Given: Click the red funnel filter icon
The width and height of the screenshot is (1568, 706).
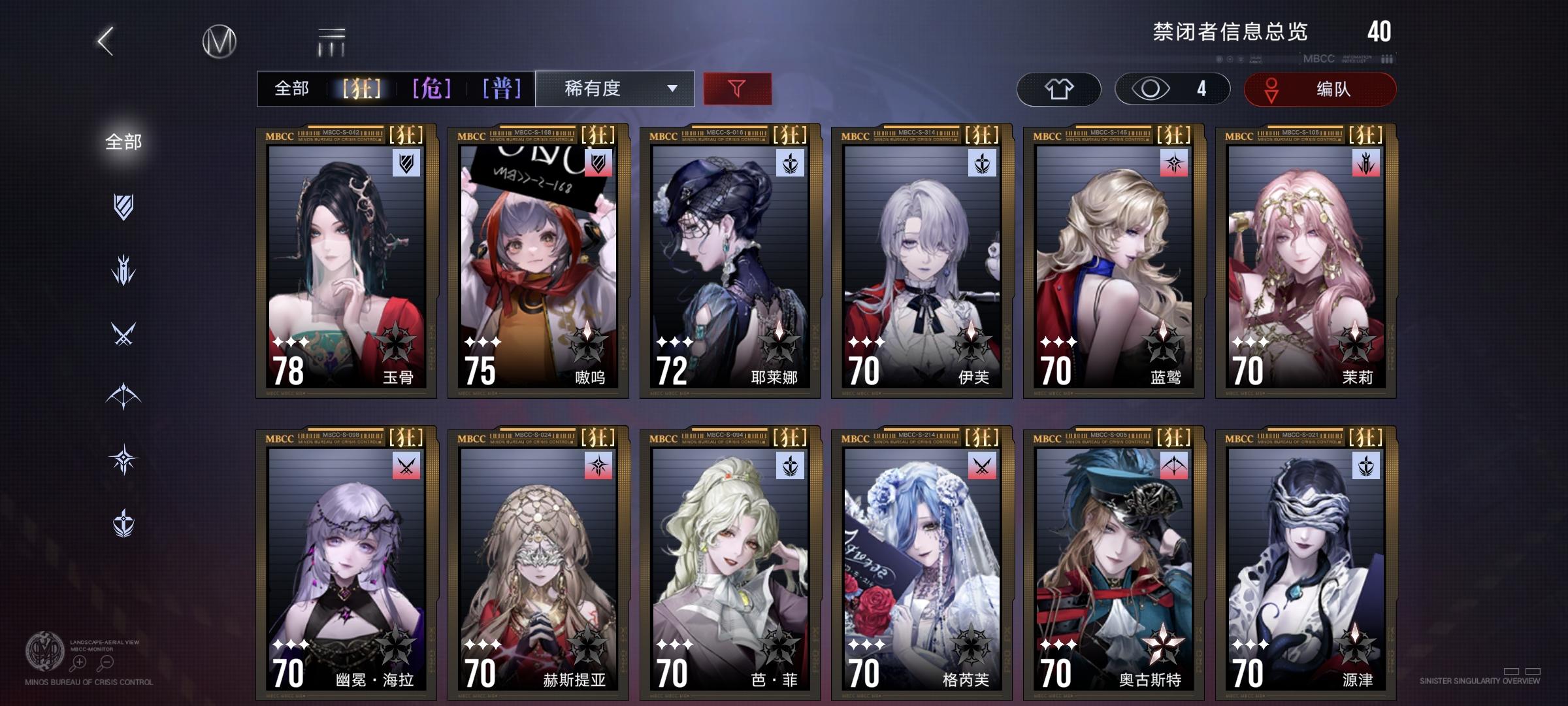Looking at the screenshot, I should pyautogui.click(x=737, y=88).
